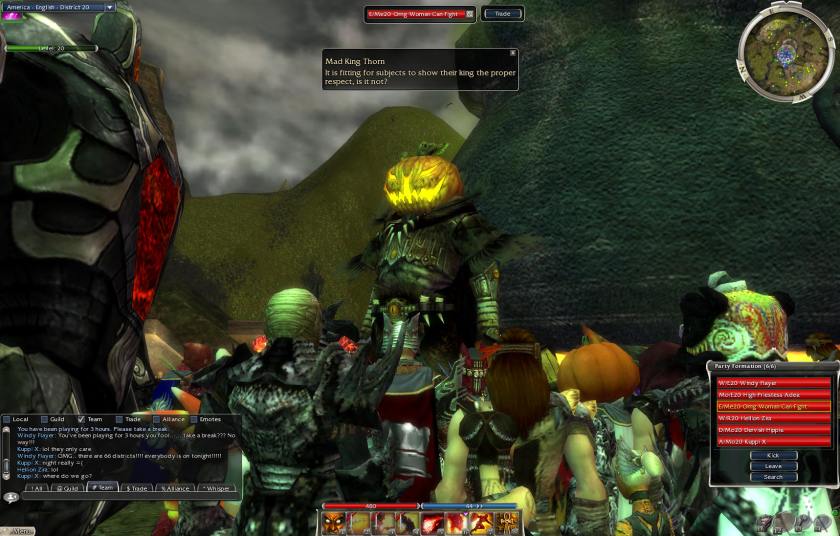Toggle the Emotes chat filter checkbox
This screenshot has height=536, width=840.
click(195, 419)
